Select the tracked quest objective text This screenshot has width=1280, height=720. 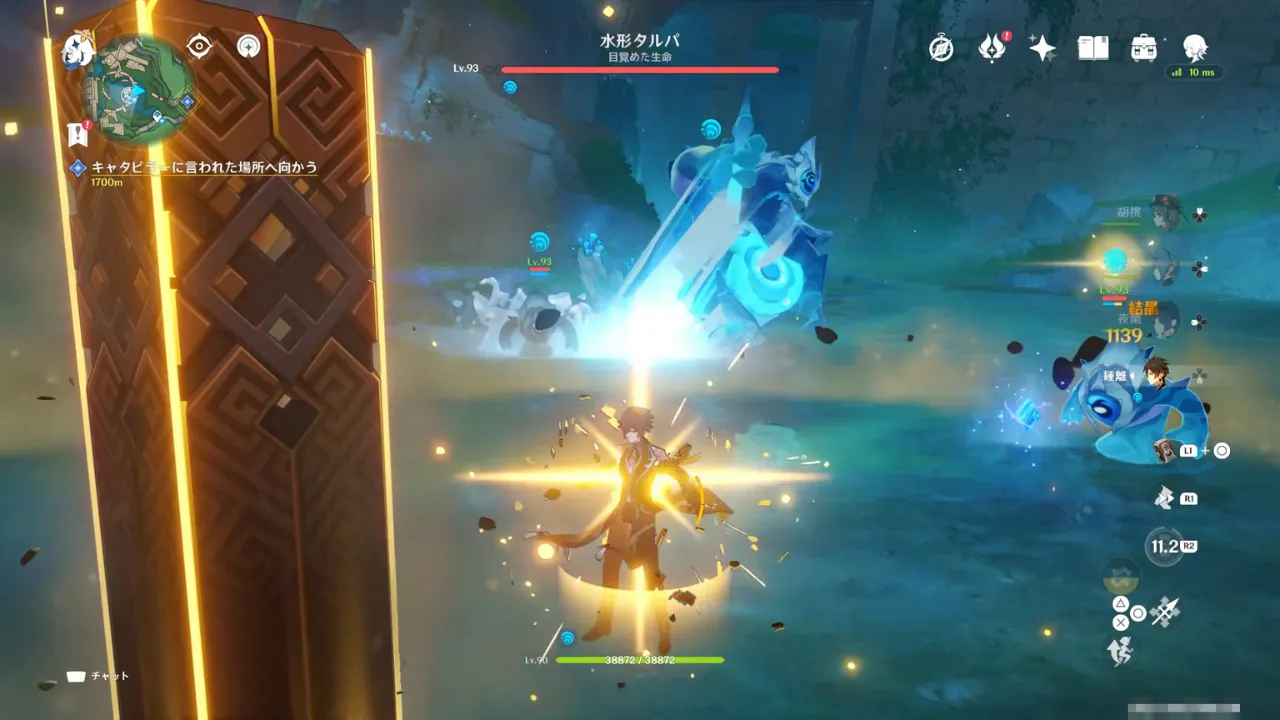click(x=204, y=167)
